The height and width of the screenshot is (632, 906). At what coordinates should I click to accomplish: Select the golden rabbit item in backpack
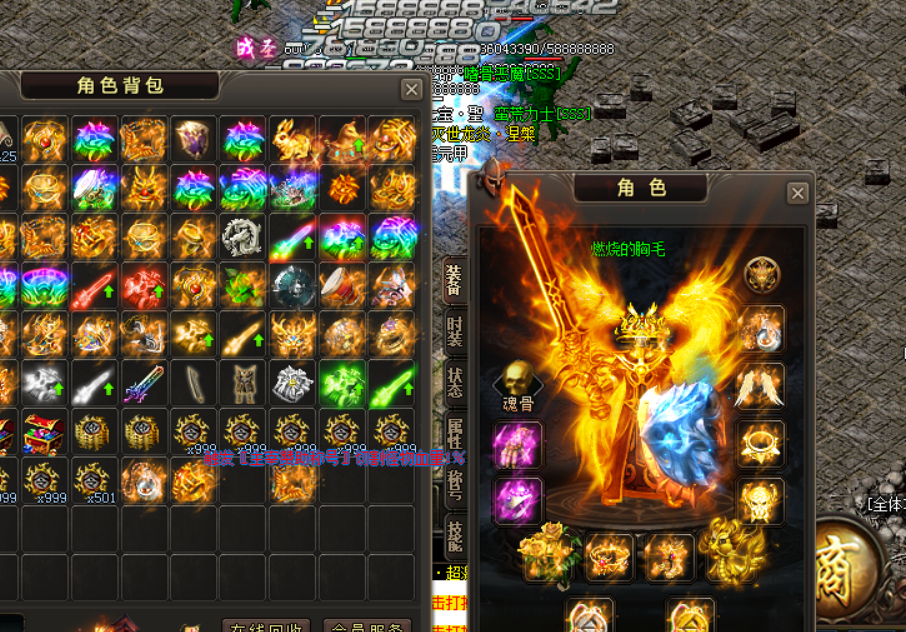292,140
